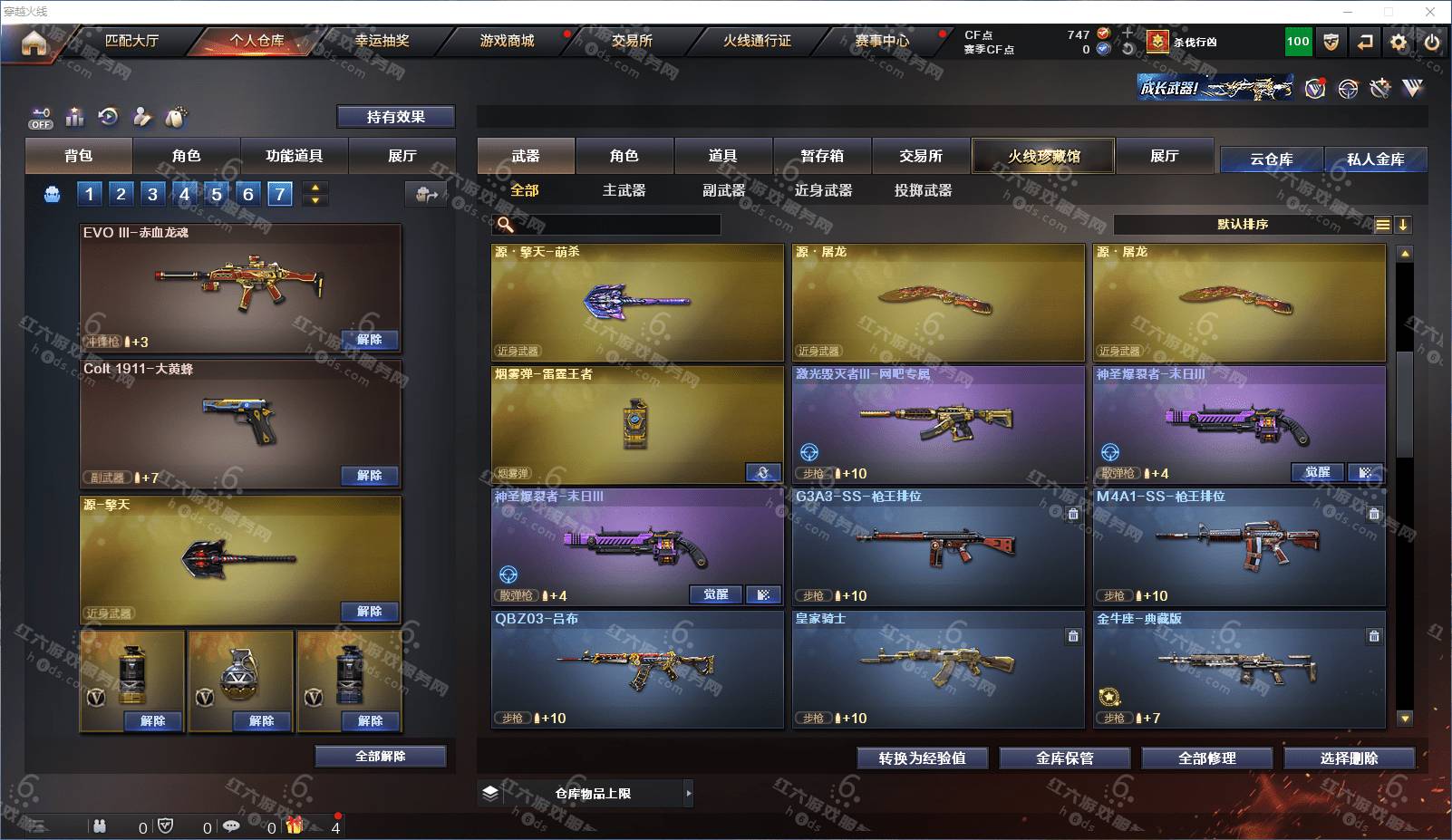Open the 默认排序 sort dropdown
Viewport: 1452px width, 840px height.
click(x=1242, y=225)
